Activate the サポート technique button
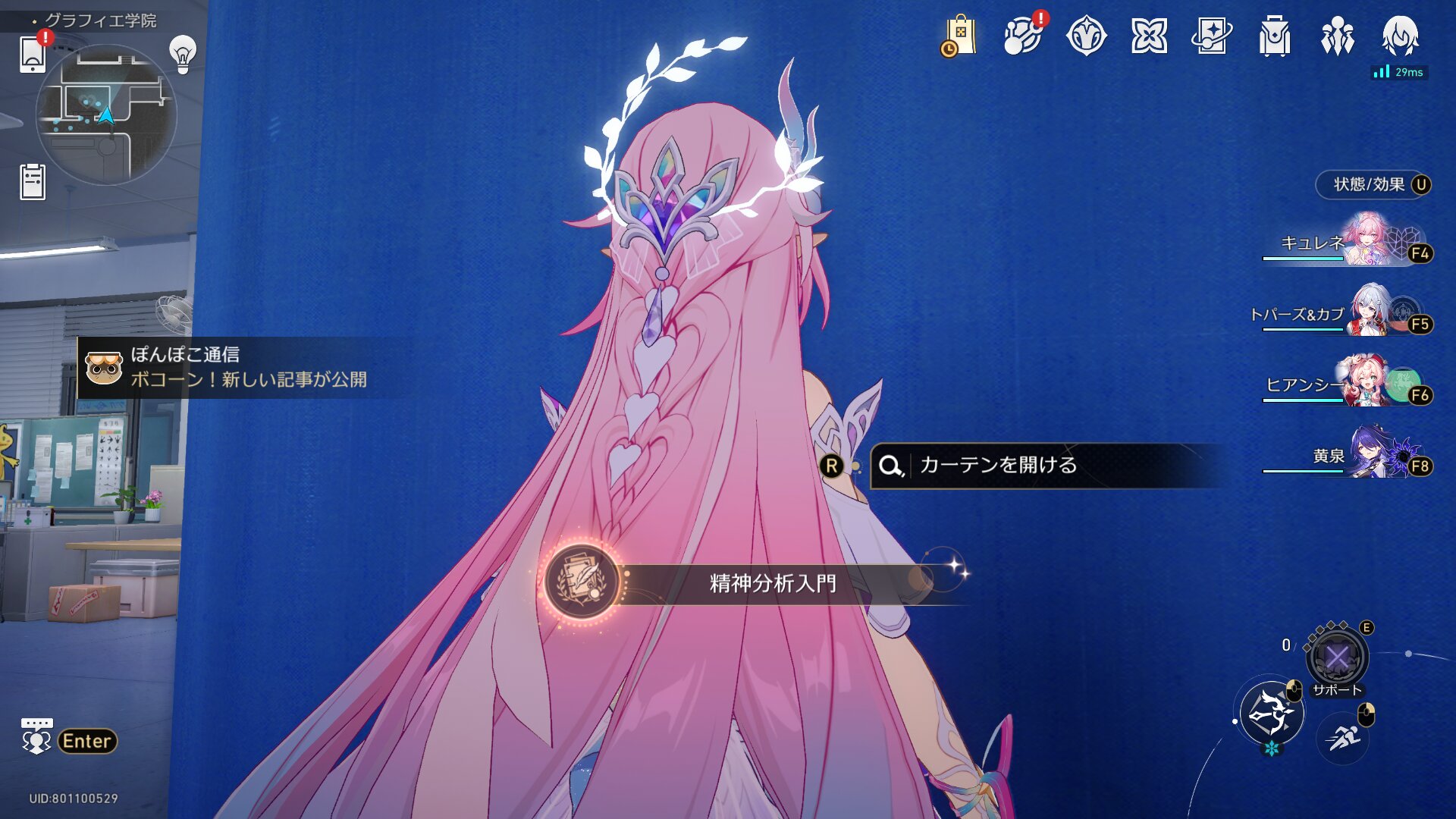The image size is (1456, 819). point(1337,657)
